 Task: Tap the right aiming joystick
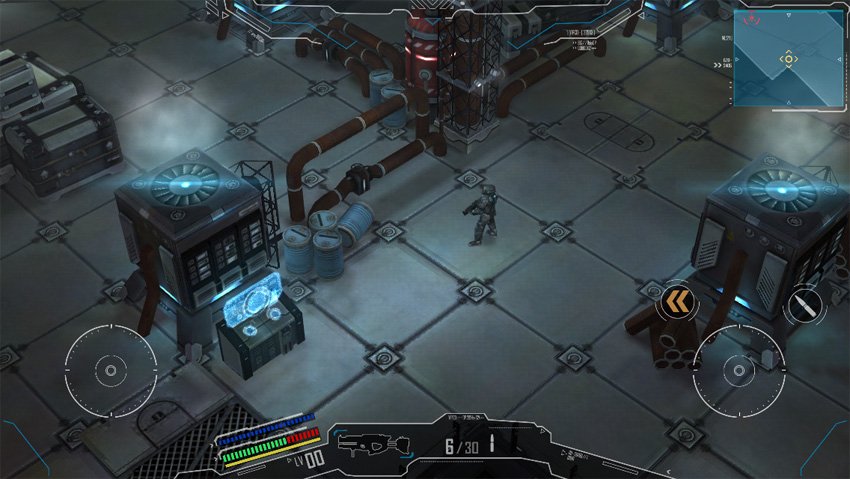pos(739,370)
